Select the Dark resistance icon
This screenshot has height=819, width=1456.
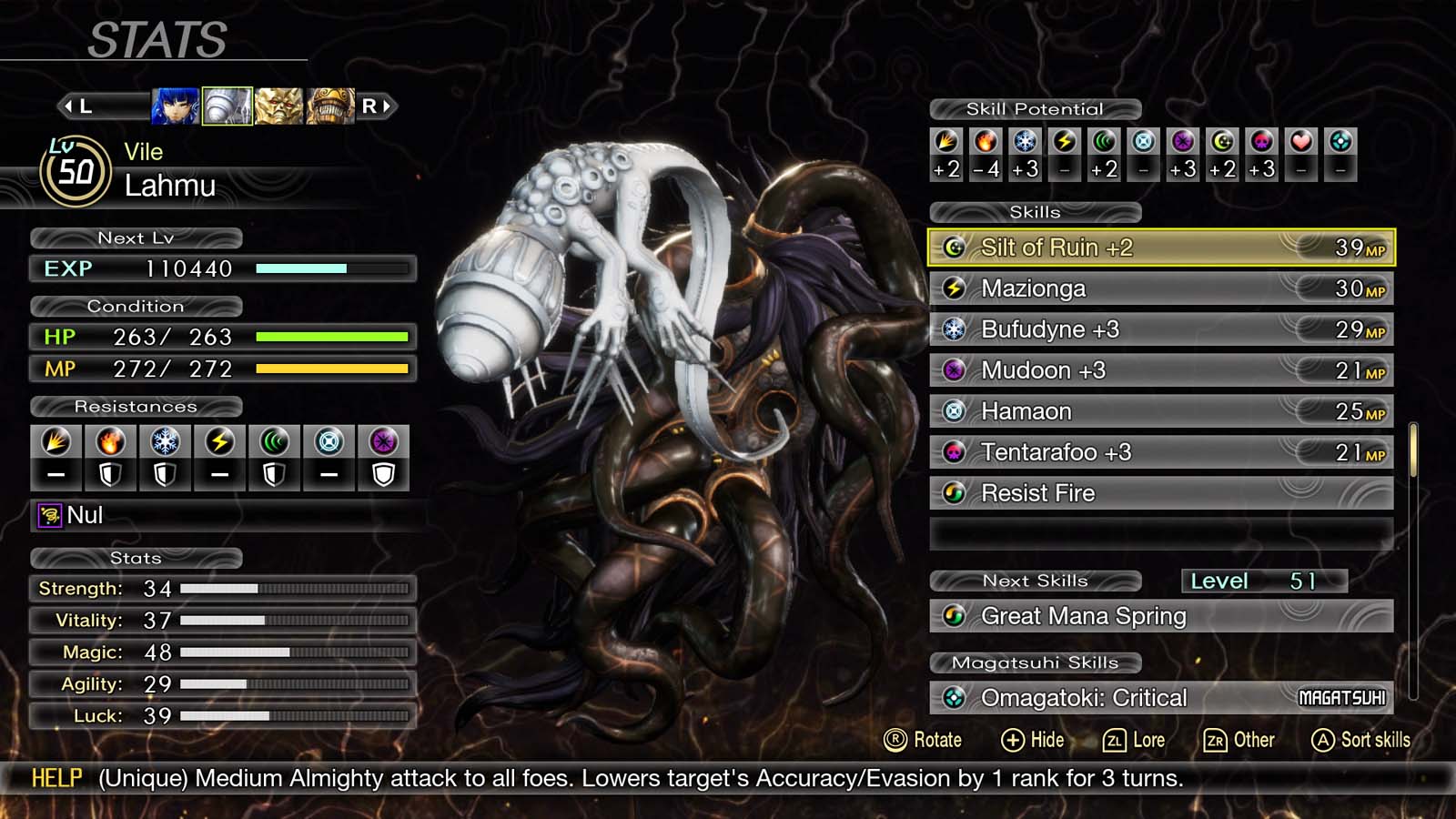[382, 442]
